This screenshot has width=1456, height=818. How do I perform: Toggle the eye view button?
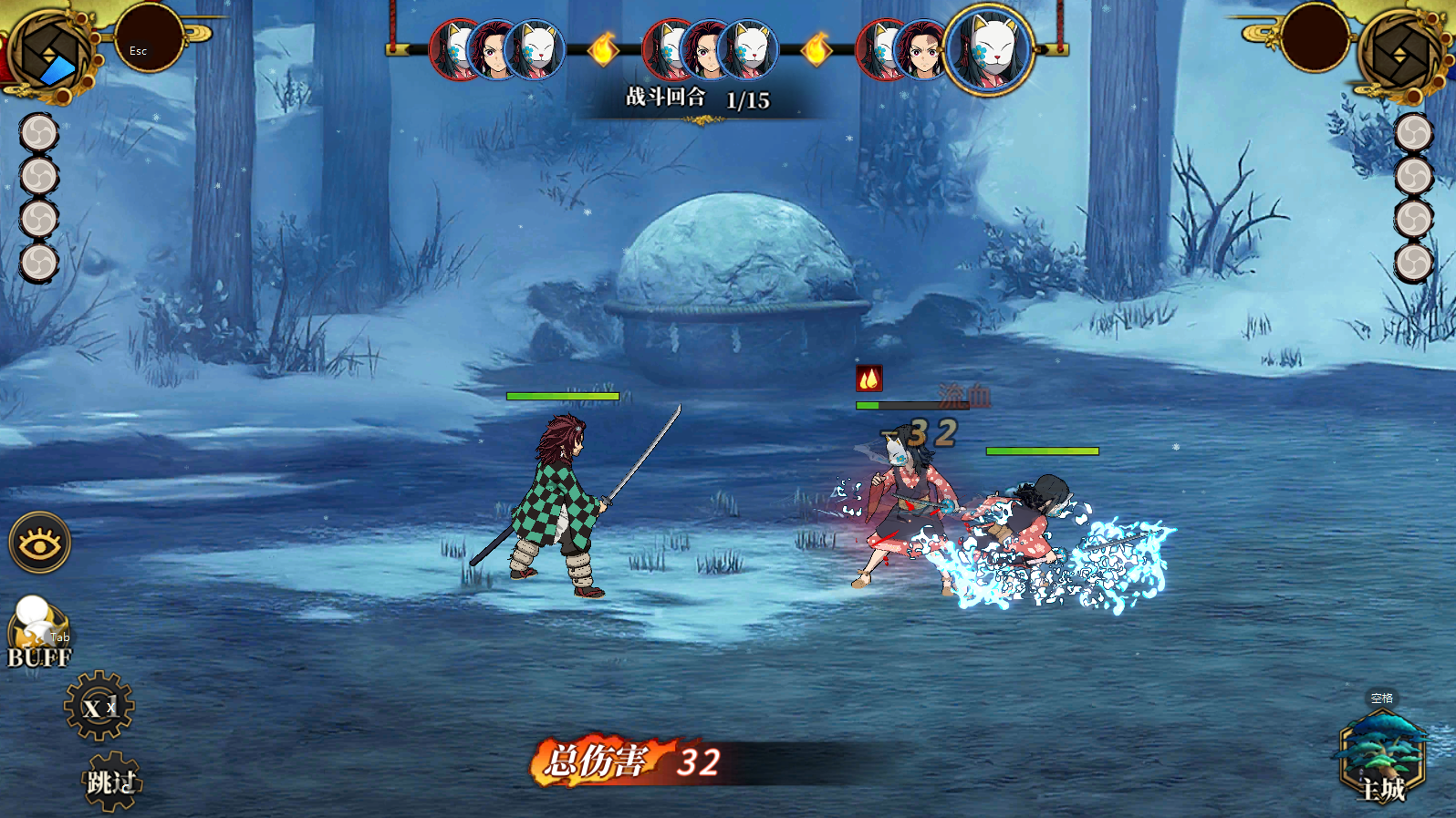click(x=40, y=544)
